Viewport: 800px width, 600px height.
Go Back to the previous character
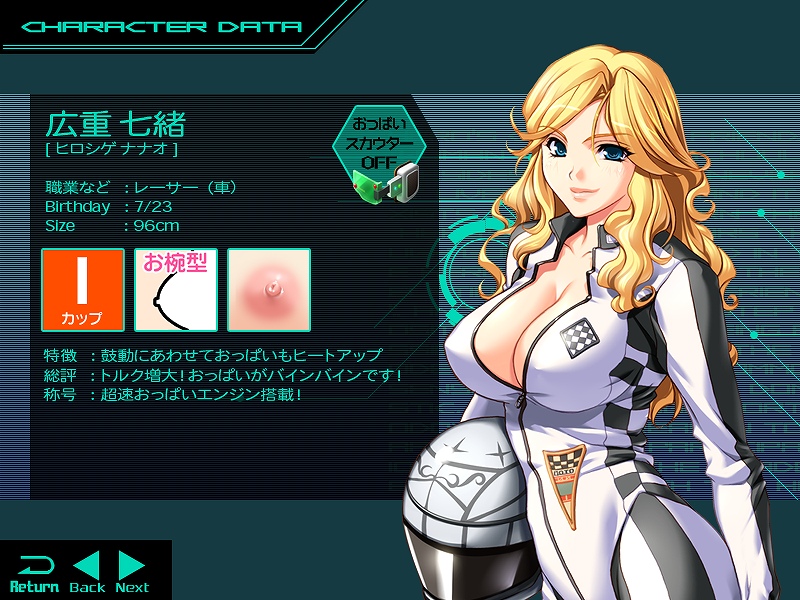(x=87, y=572)
